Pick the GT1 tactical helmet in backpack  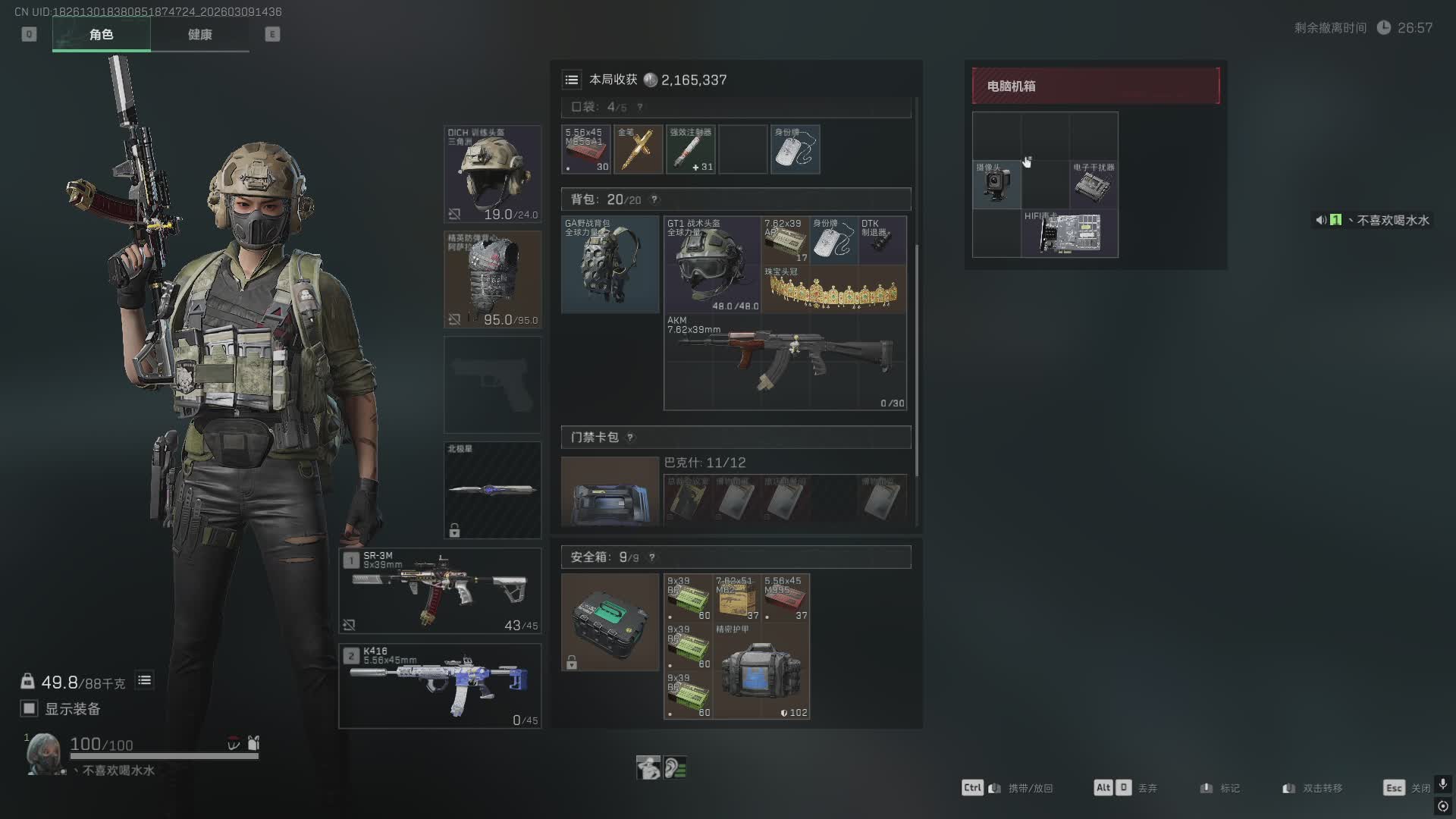coord(712,264)
